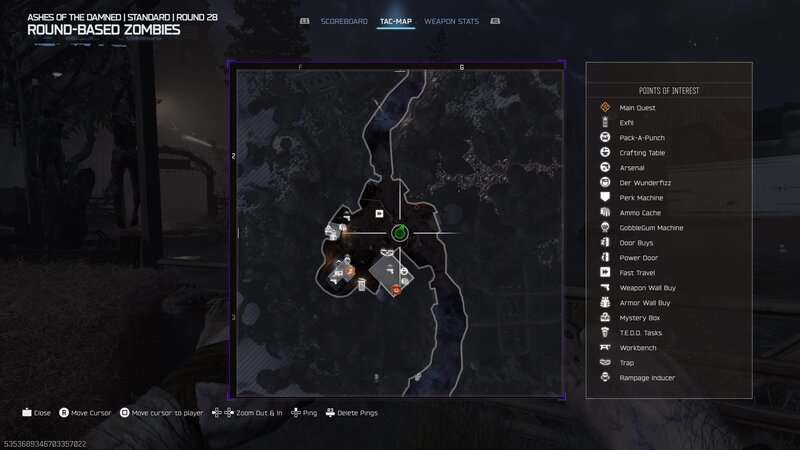Click the orange marker on the map
Image resolution: width=800 pixels, height=450 pixels.
pyautogui.click(x=396, y=290)
